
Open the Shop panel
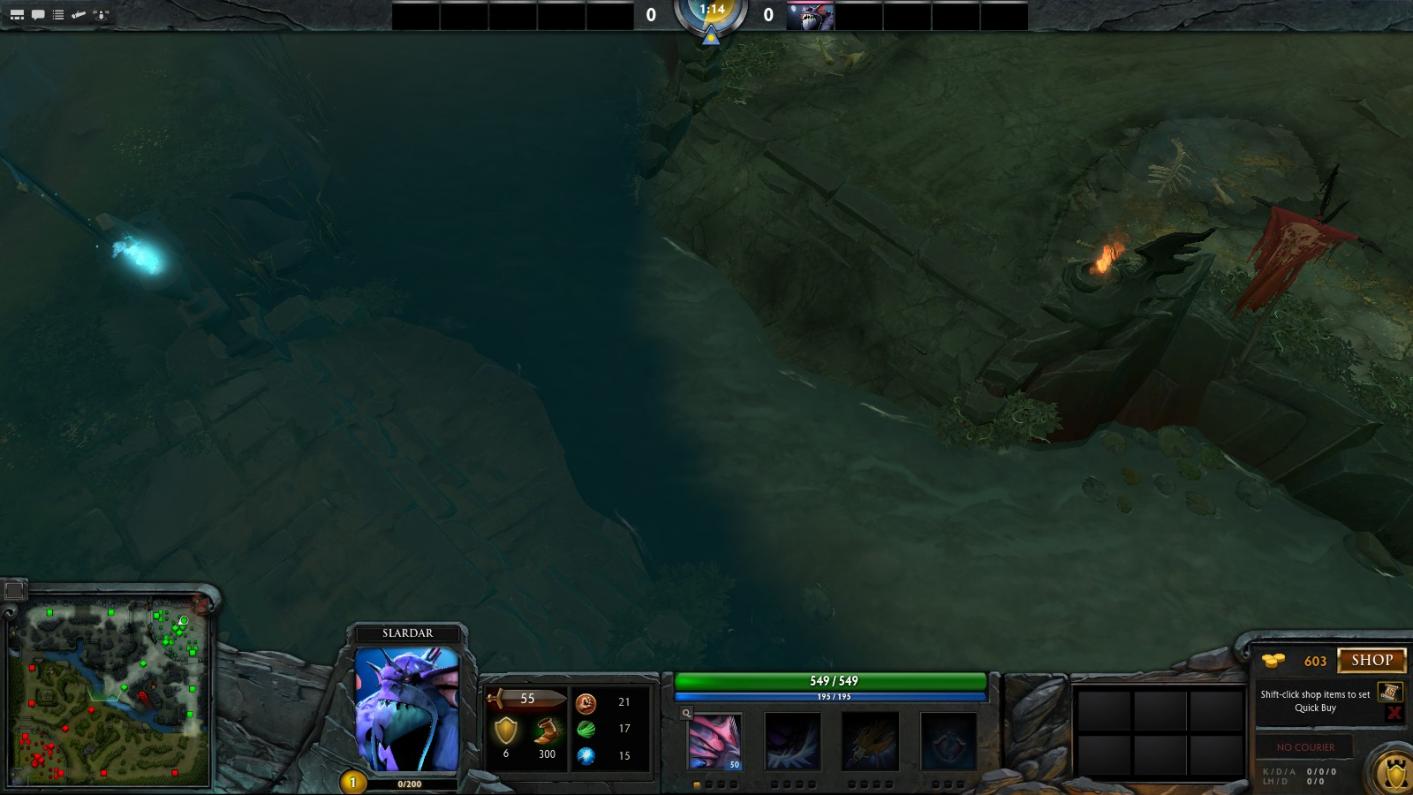(x=1371, y=660)
